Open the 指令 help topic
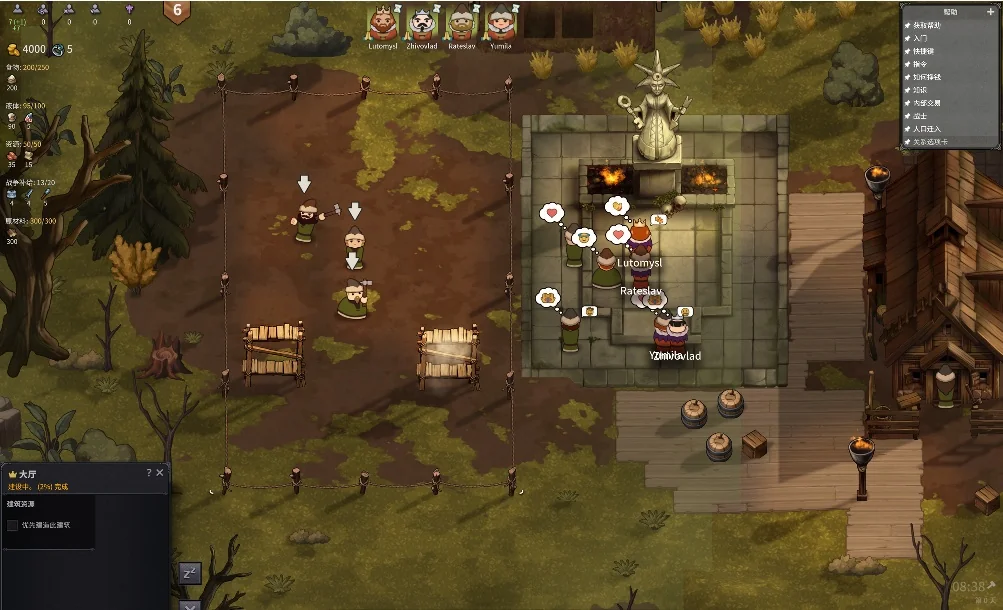 (921, 64)
